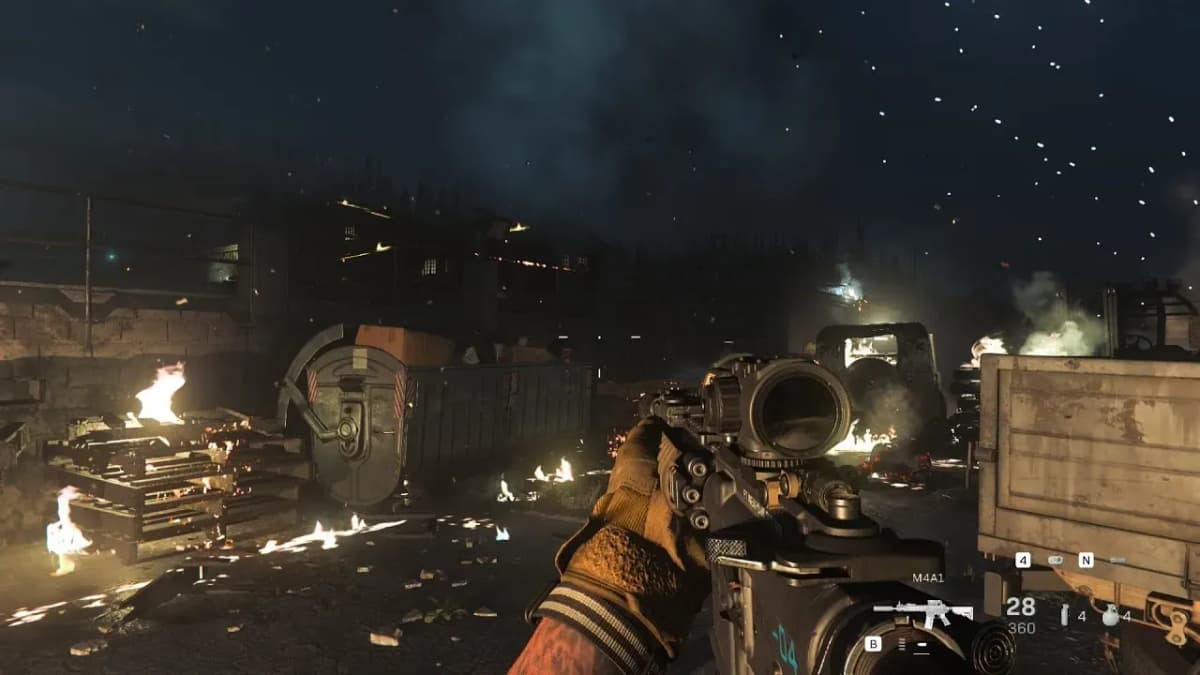Select the lethal frag grenade icon

(1110, 616)
